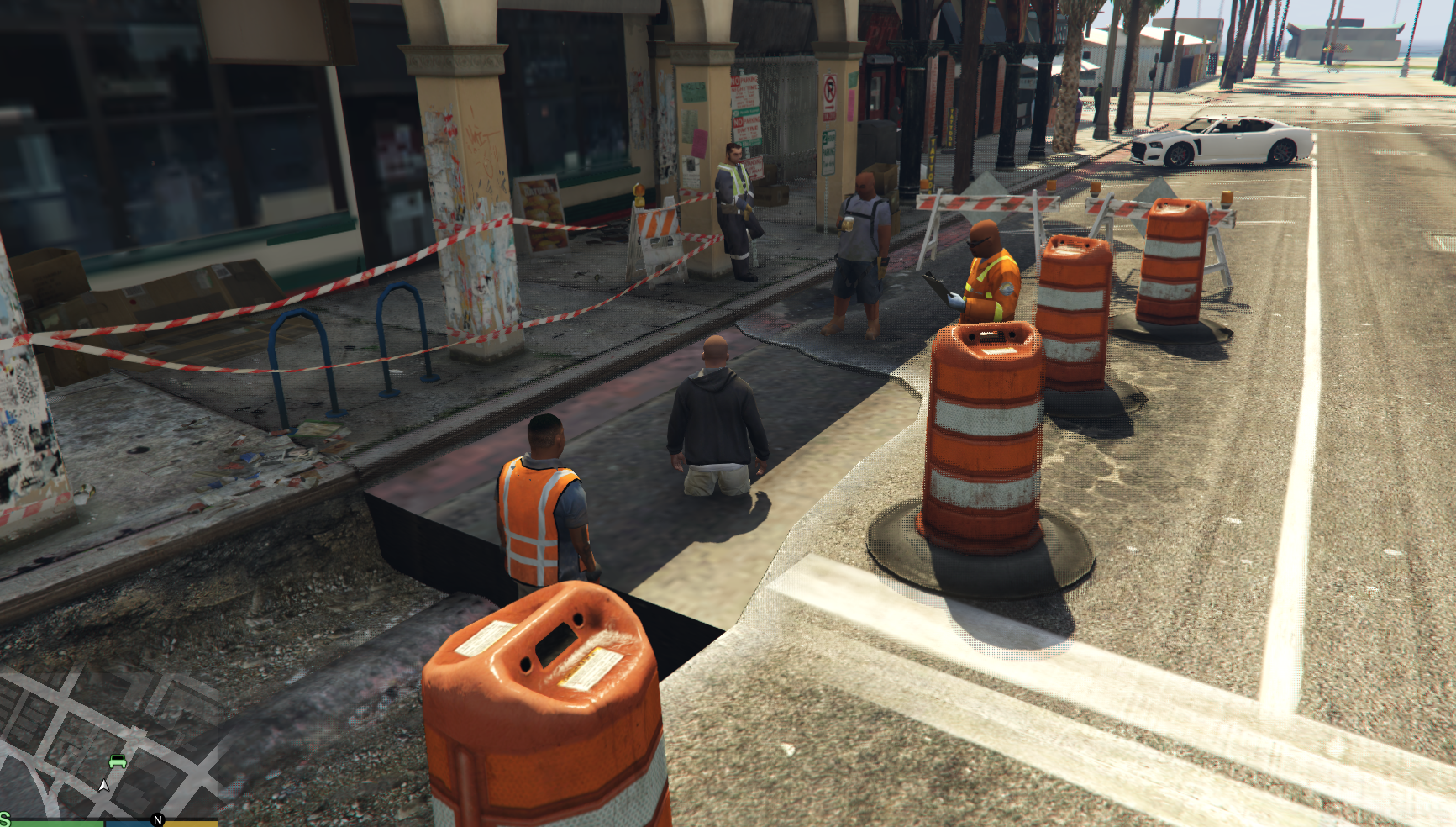This screenshot has width=1456, height=827.
Task: Click the green car marker on minimap
Action: pos(118,761)
